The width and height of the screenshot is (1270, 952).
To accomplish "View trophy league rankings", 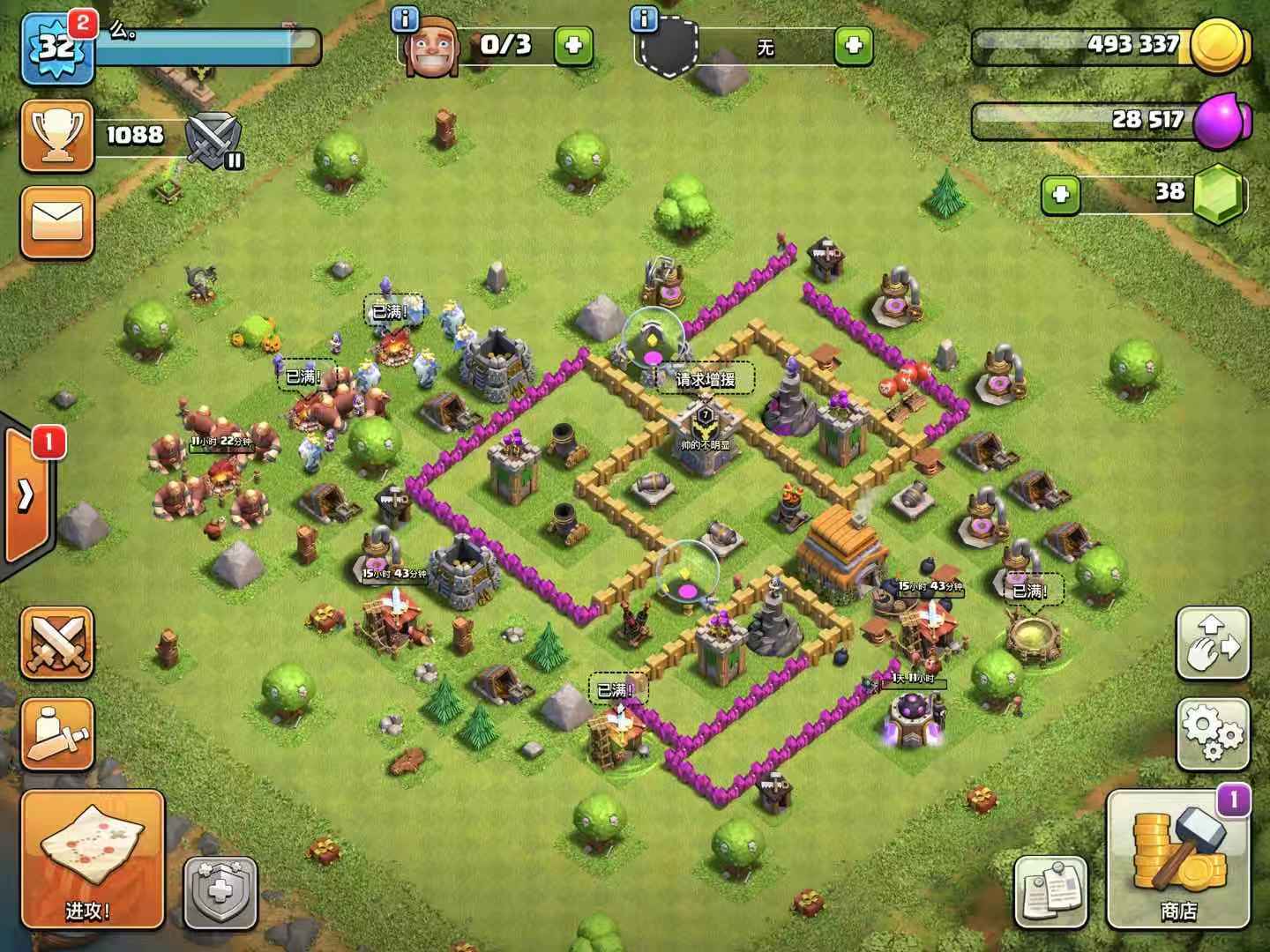I will click(56, 136).
